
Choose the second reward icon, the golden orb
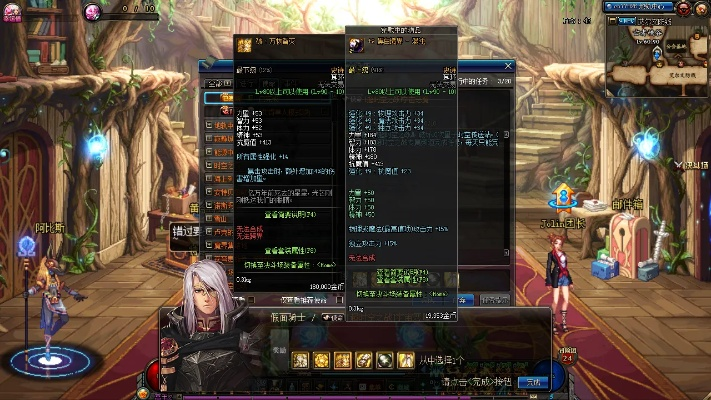click(x=322, y=360)
